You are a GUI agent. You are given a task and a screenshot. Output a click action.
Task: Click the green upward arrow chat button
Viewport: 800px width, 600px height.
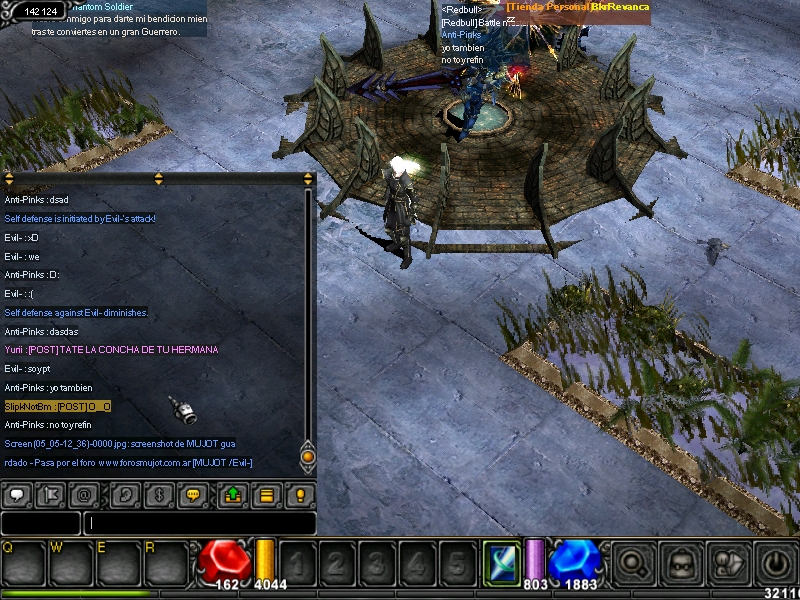click(x=232, y=495)
